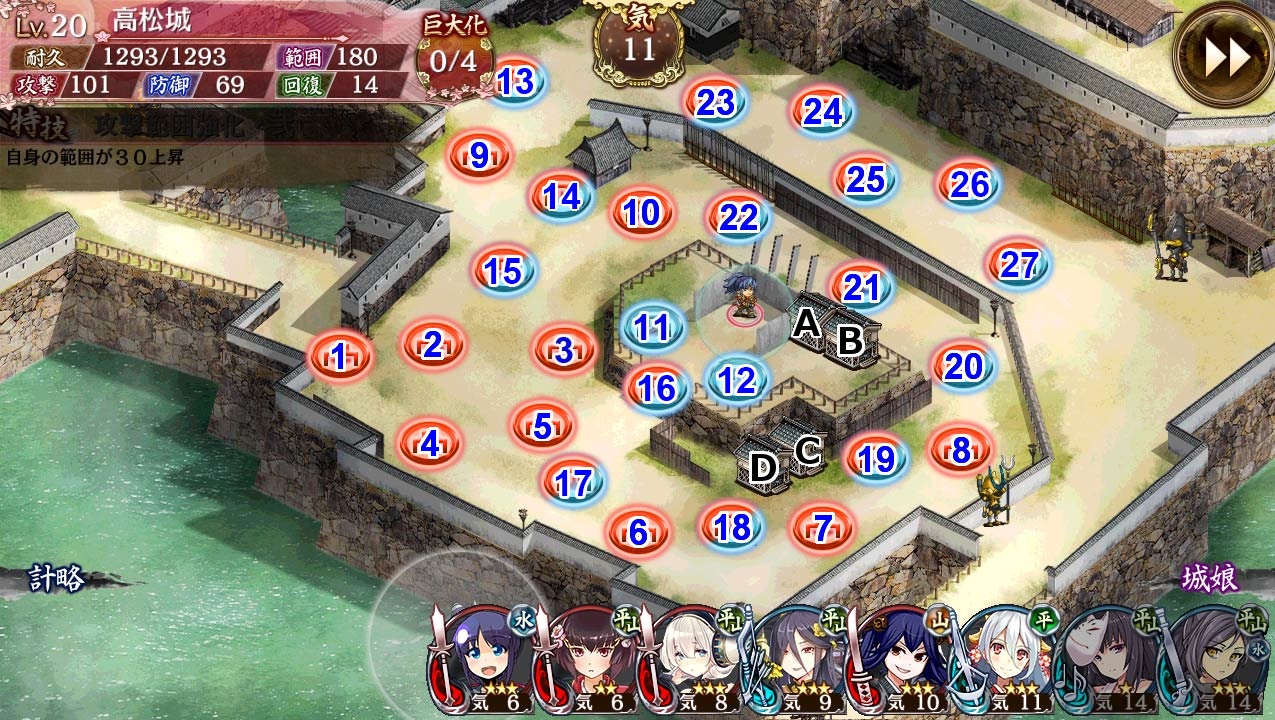Open the 計略 stratagem panel
Viewport: 1275px width, 720px height.
(x=56, y=578)
